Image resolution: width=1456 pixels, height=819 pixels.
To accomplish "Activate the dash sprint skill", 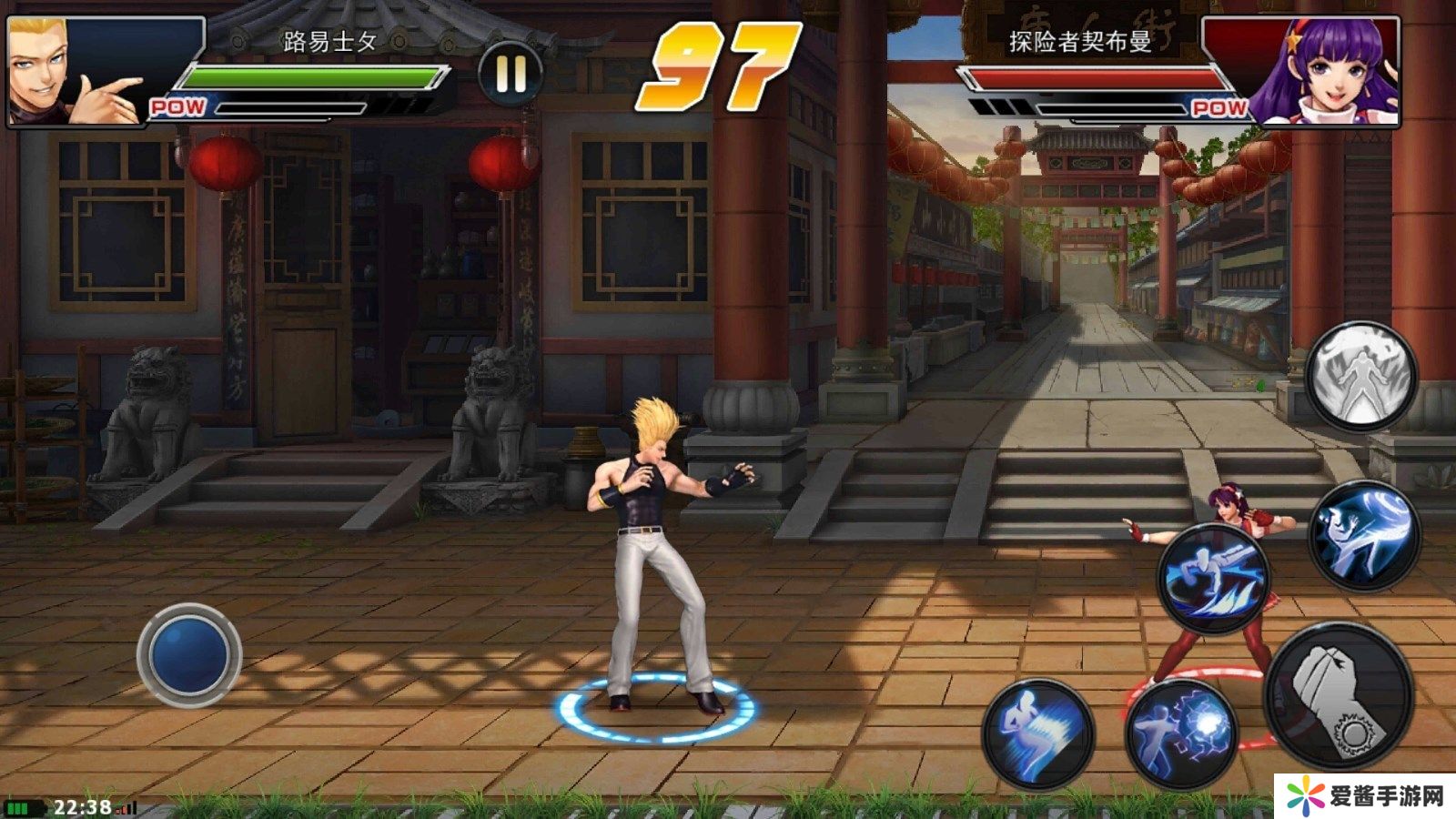I will (1038, 733).
